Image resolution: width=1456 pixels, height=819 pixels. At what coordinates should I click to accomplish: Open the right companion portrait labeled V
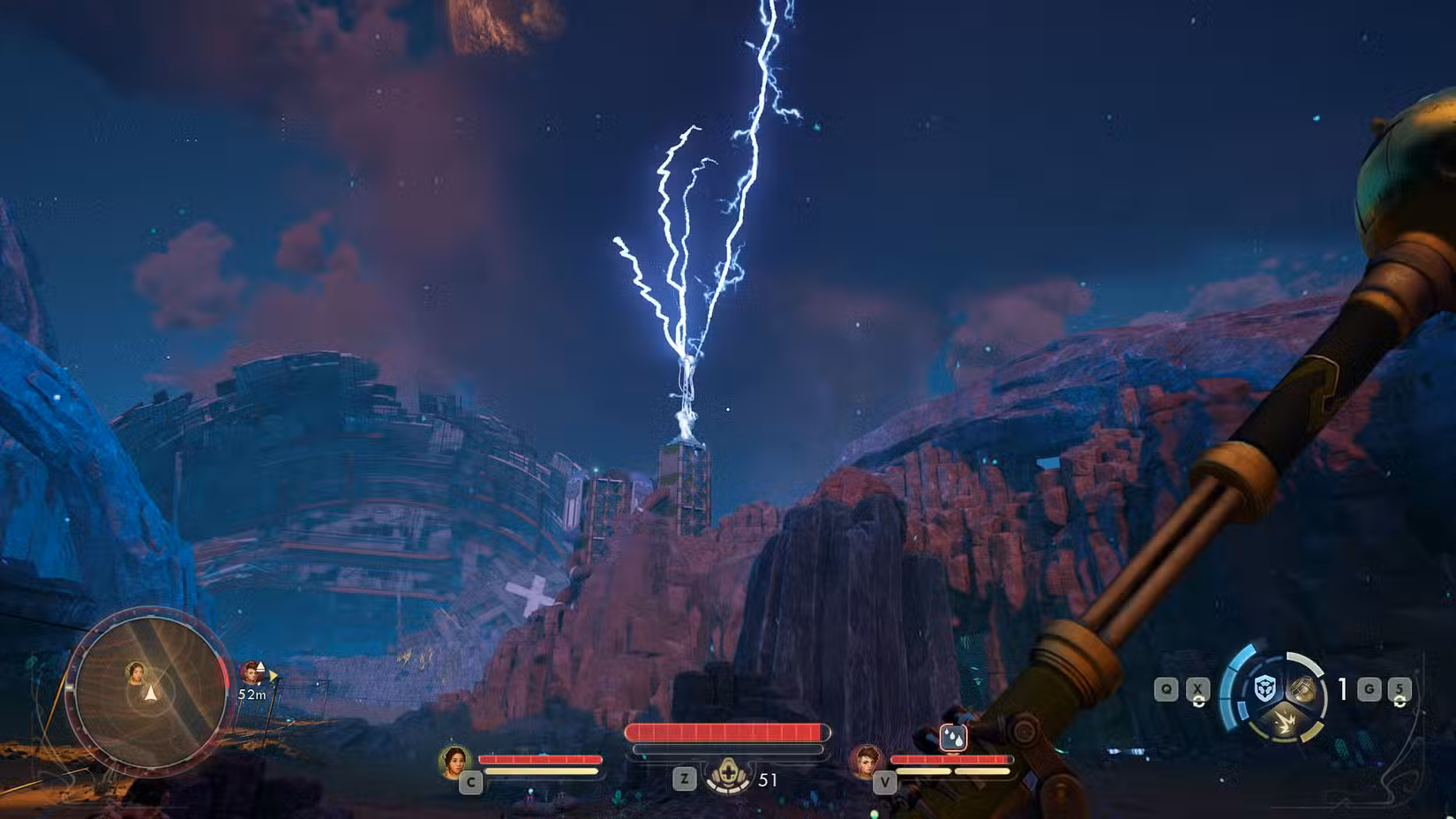pyautogui.click(x=867, y=761)
